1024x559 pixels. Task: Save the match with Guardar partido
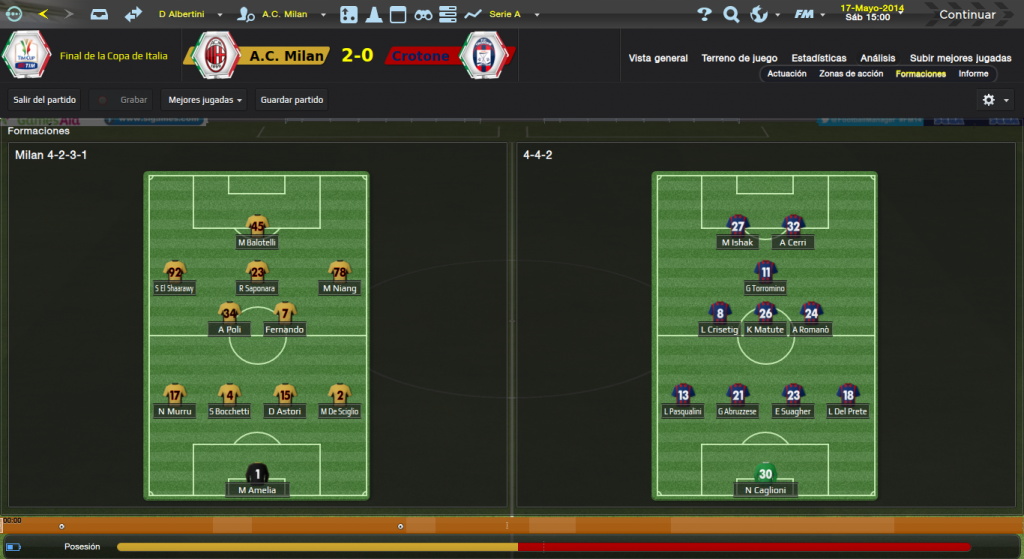tap(292, 100)
